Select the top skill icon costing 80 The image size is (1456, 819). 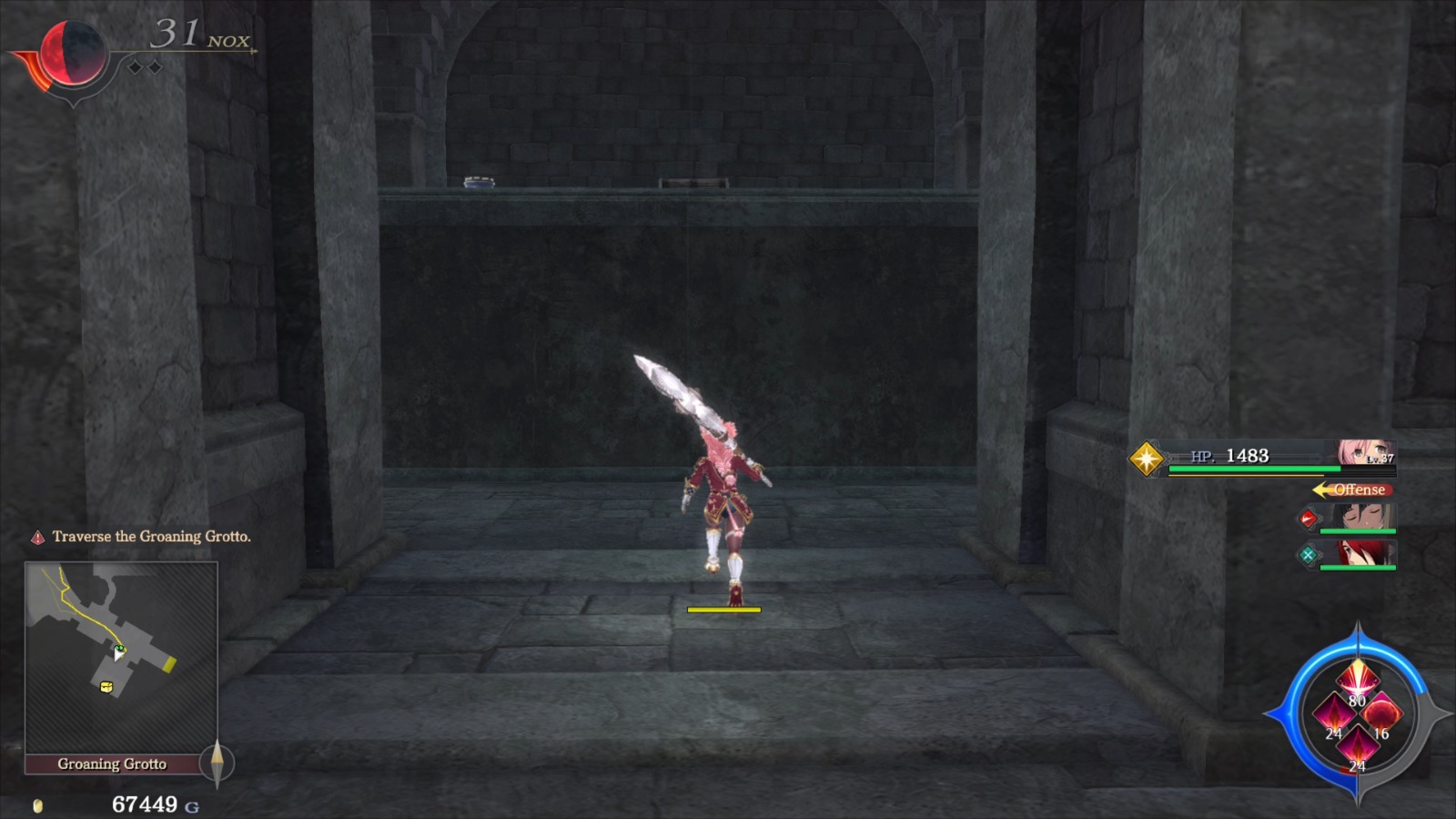(x=1357, y=680)
